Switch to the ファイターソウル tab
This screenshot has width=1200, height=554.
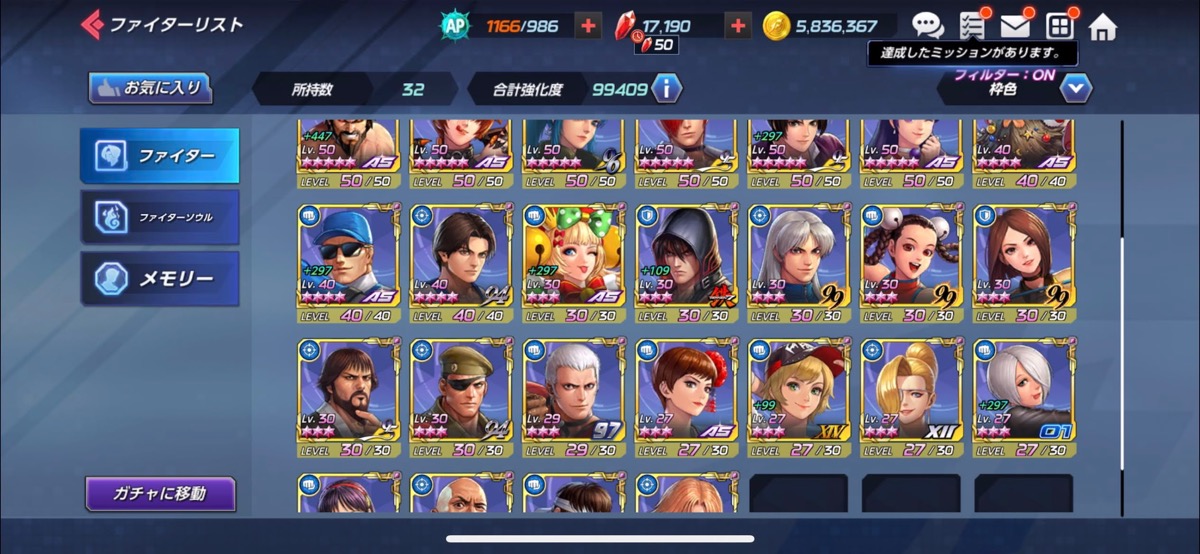[160, 217]
